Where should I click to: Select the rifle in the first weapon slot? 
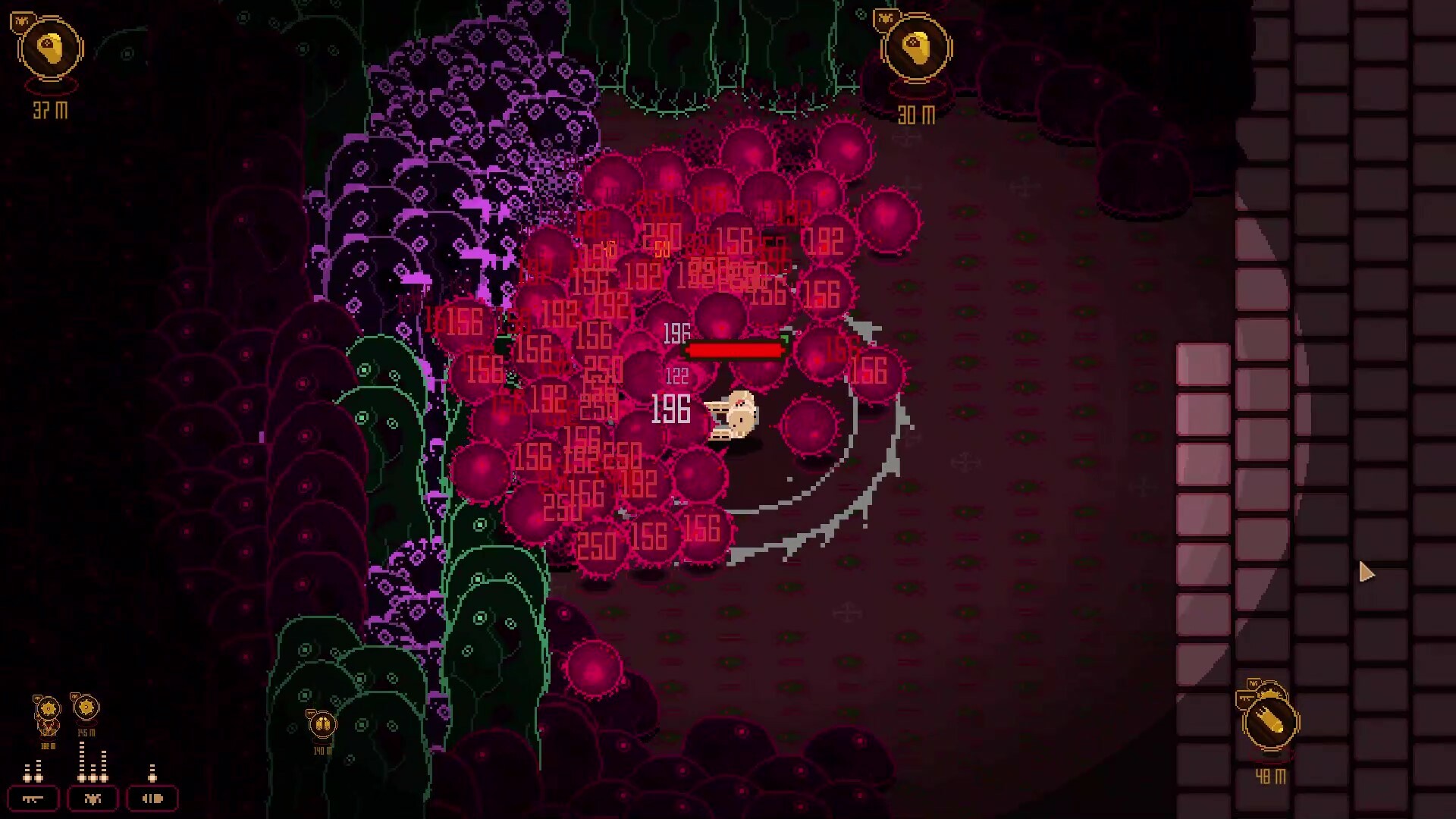coord(33,799)
